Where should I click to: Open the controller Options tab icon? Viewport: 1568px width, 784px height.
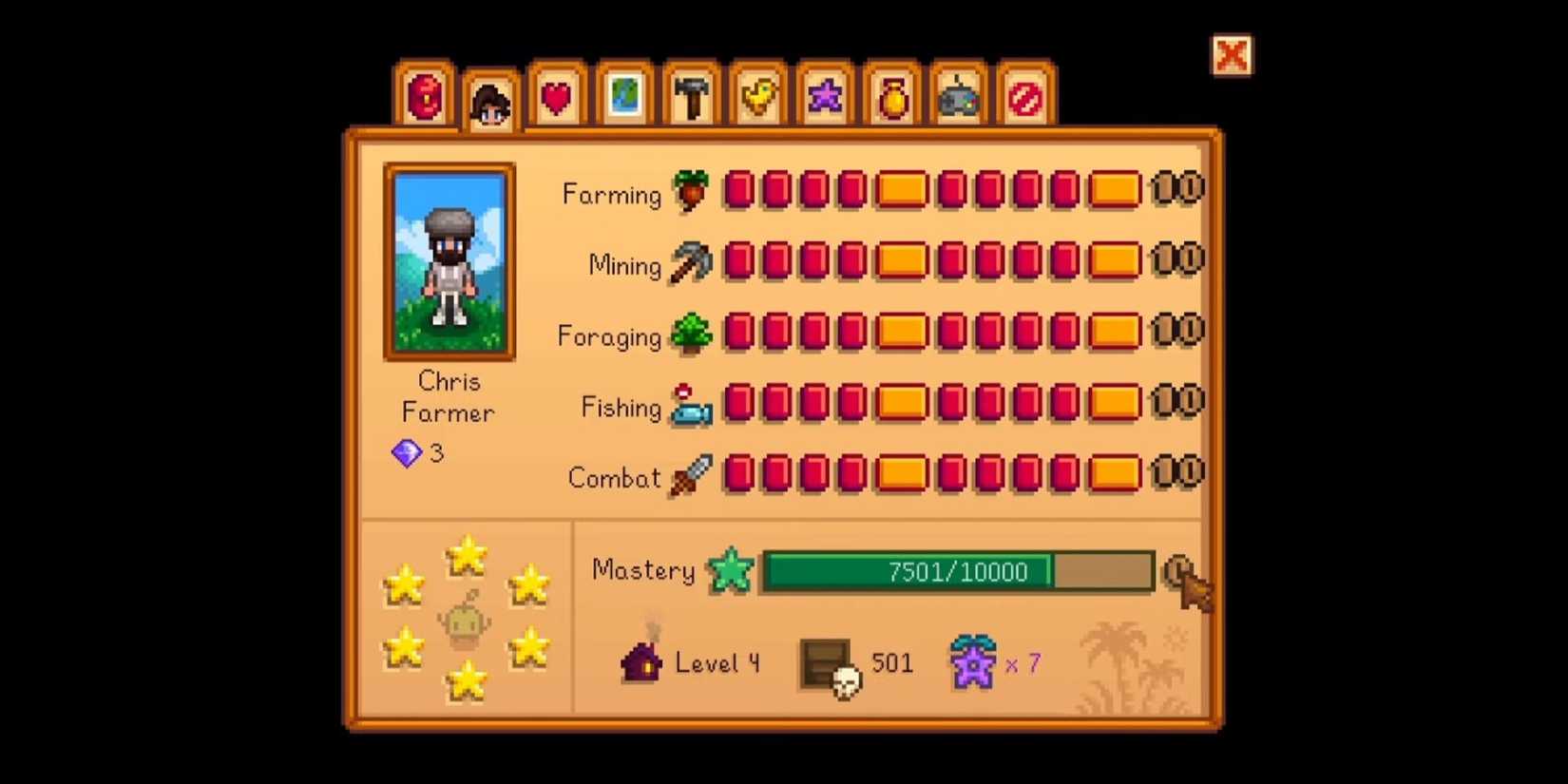tap(958, 97)
